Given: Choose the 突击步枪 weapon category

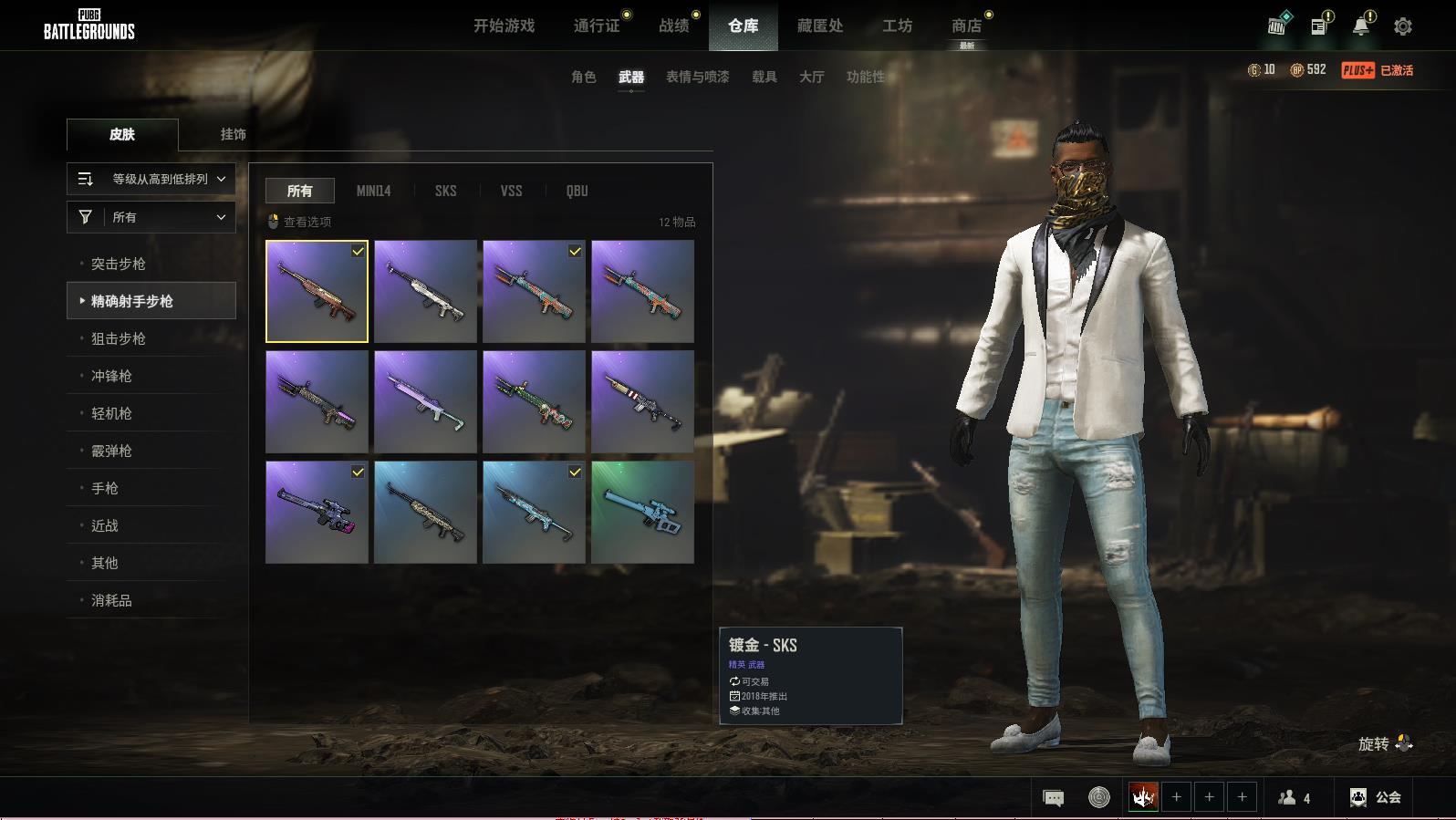Looking at the screenshot, I should pos(119,264).
